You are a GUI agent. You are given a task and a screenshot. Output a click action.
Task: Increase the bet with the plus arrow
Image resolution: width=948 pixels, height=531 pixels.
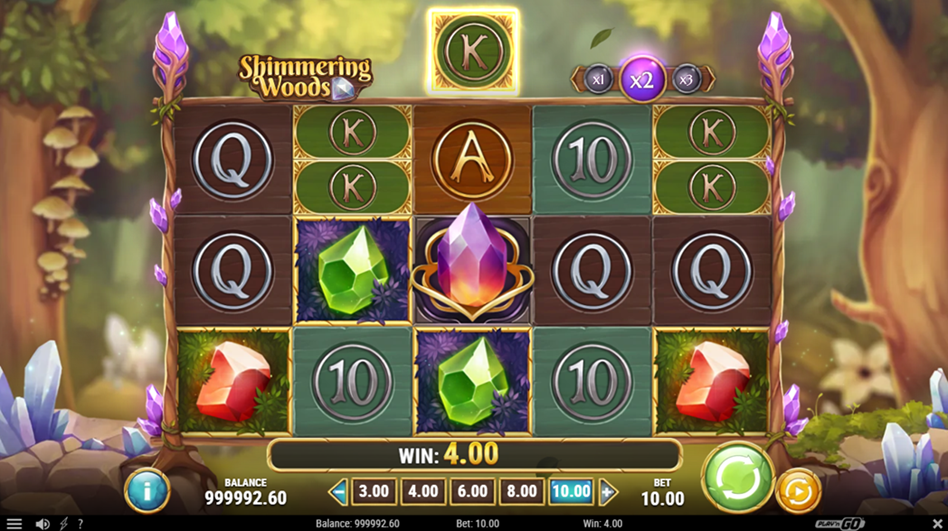click(x=607, y=491)
